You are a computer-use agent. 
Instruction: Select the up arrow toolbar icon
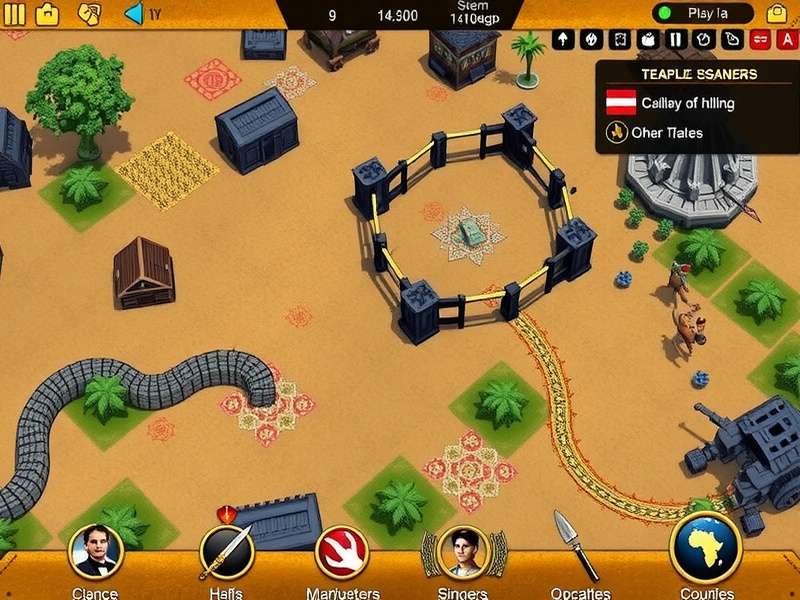[x=563, y=40]
